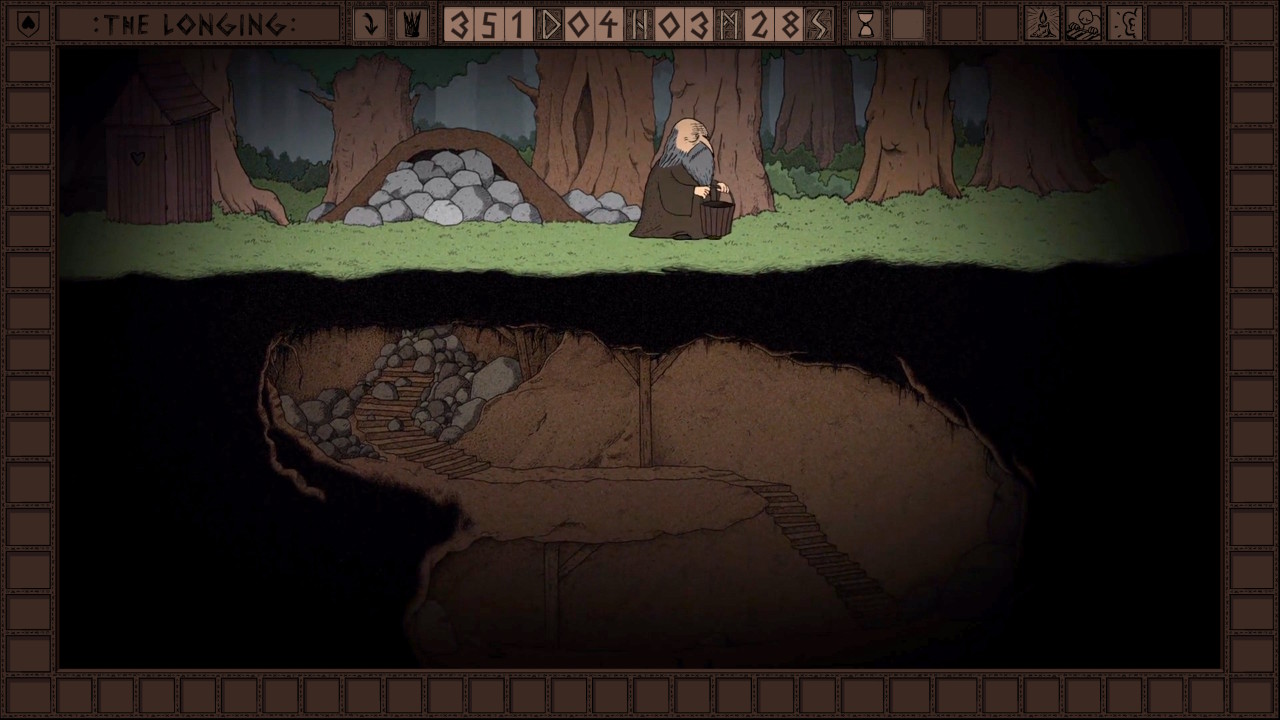The height and width of the screenshot is (720, 1280).
Task: Click The Longing title plate
Action: coord(196,24)
